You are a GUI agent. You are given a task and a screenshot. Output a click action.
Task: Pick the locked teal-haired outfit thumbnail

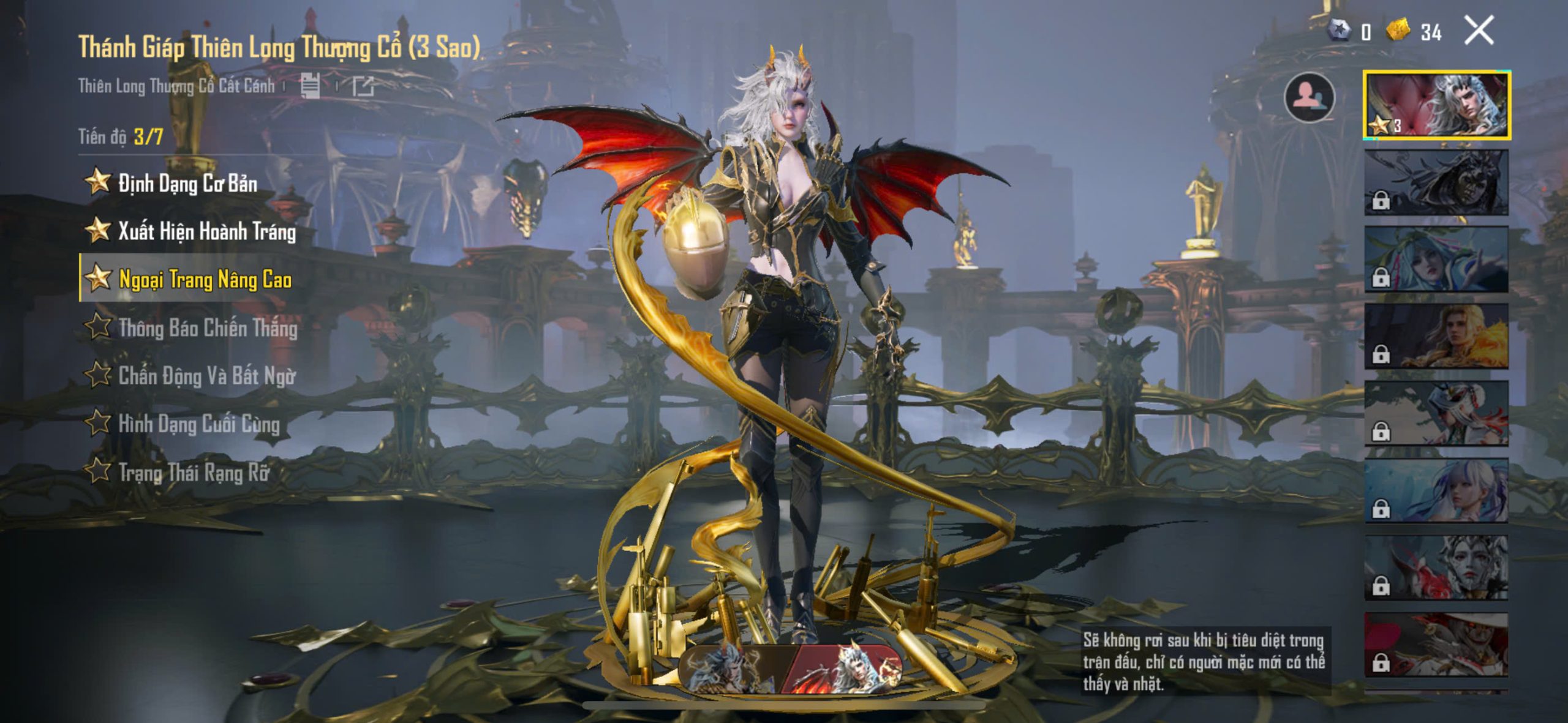tap(1436, 260)
